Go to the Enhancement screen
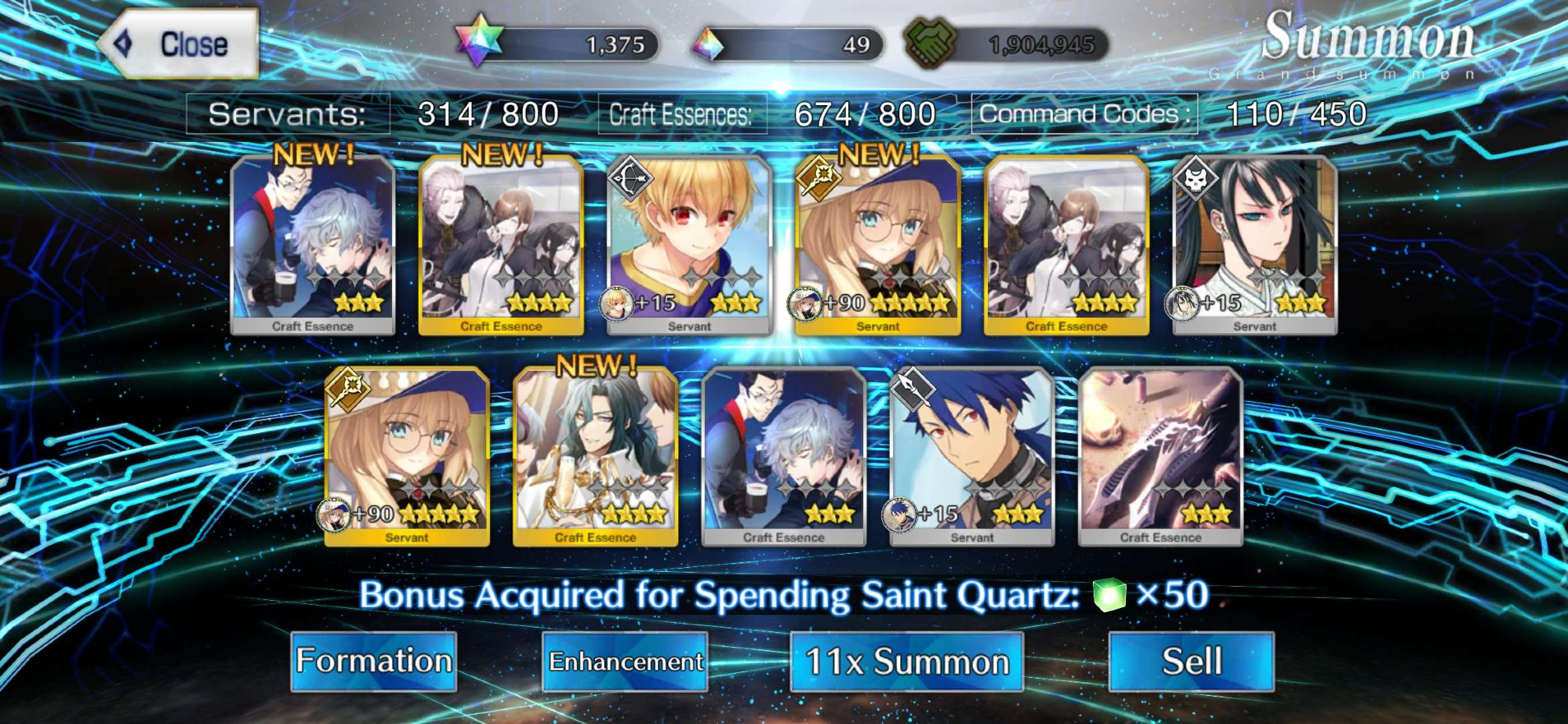Viewport: 1568px width, 724px height. (625, 661)
